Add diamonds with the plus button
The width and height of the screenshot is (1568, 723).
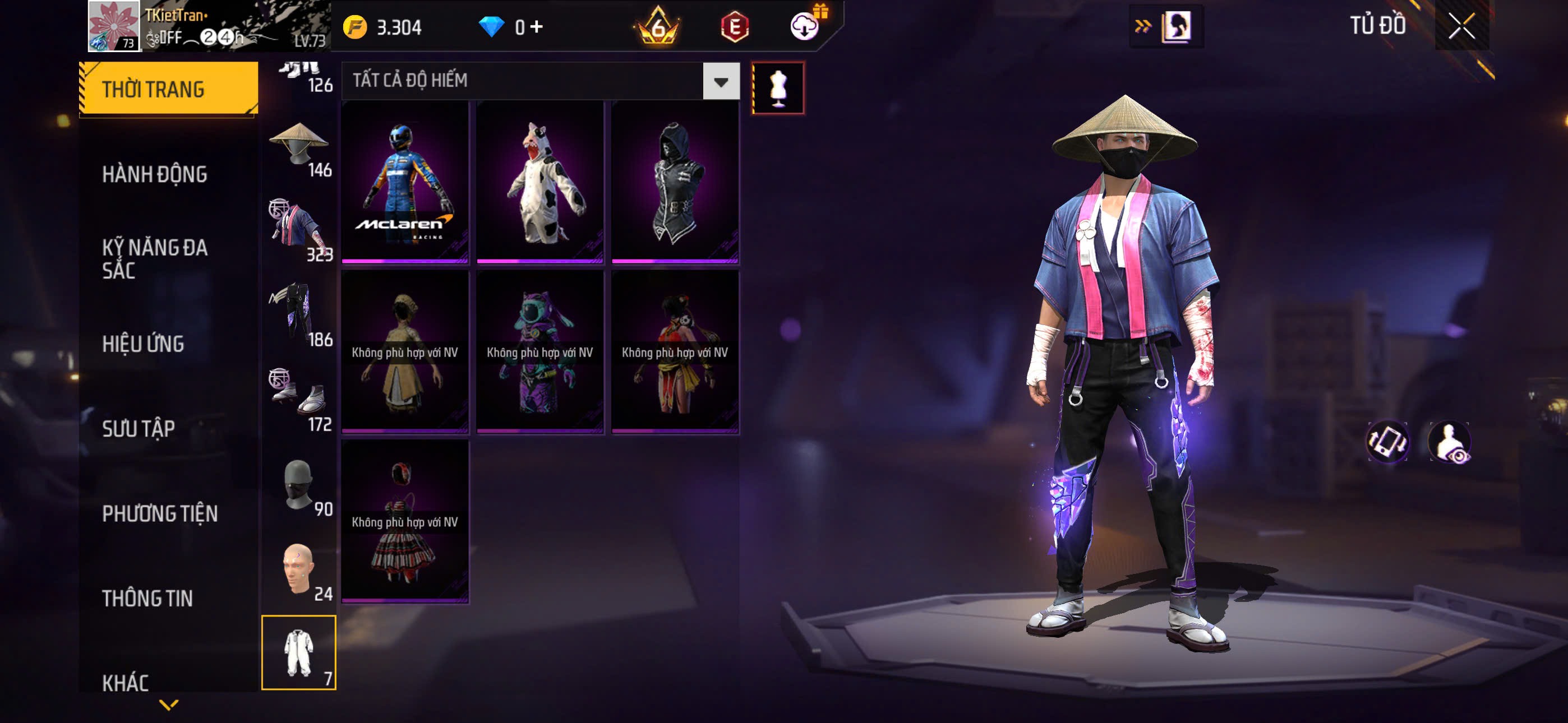537,26
